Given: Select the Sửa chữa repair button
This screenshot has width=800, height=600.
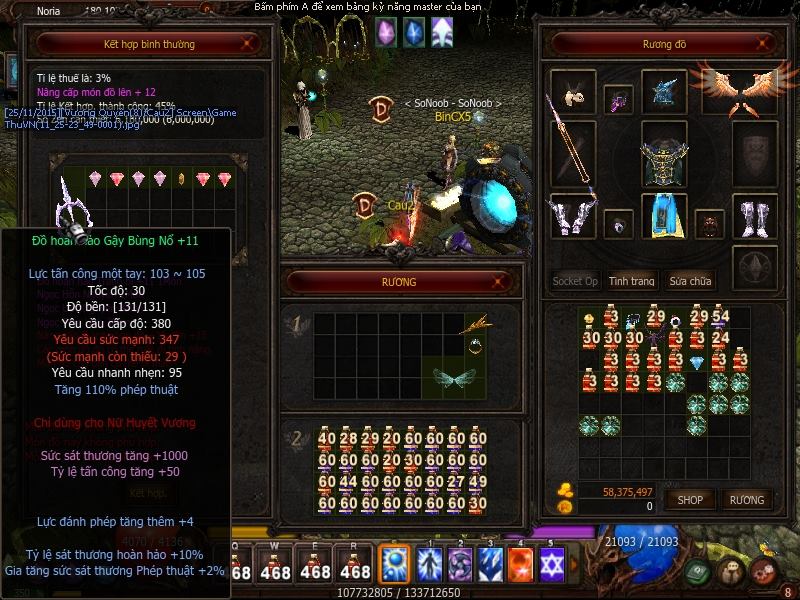Looking at the screenshot, I should pyautogui.click(x=691, y=281).
